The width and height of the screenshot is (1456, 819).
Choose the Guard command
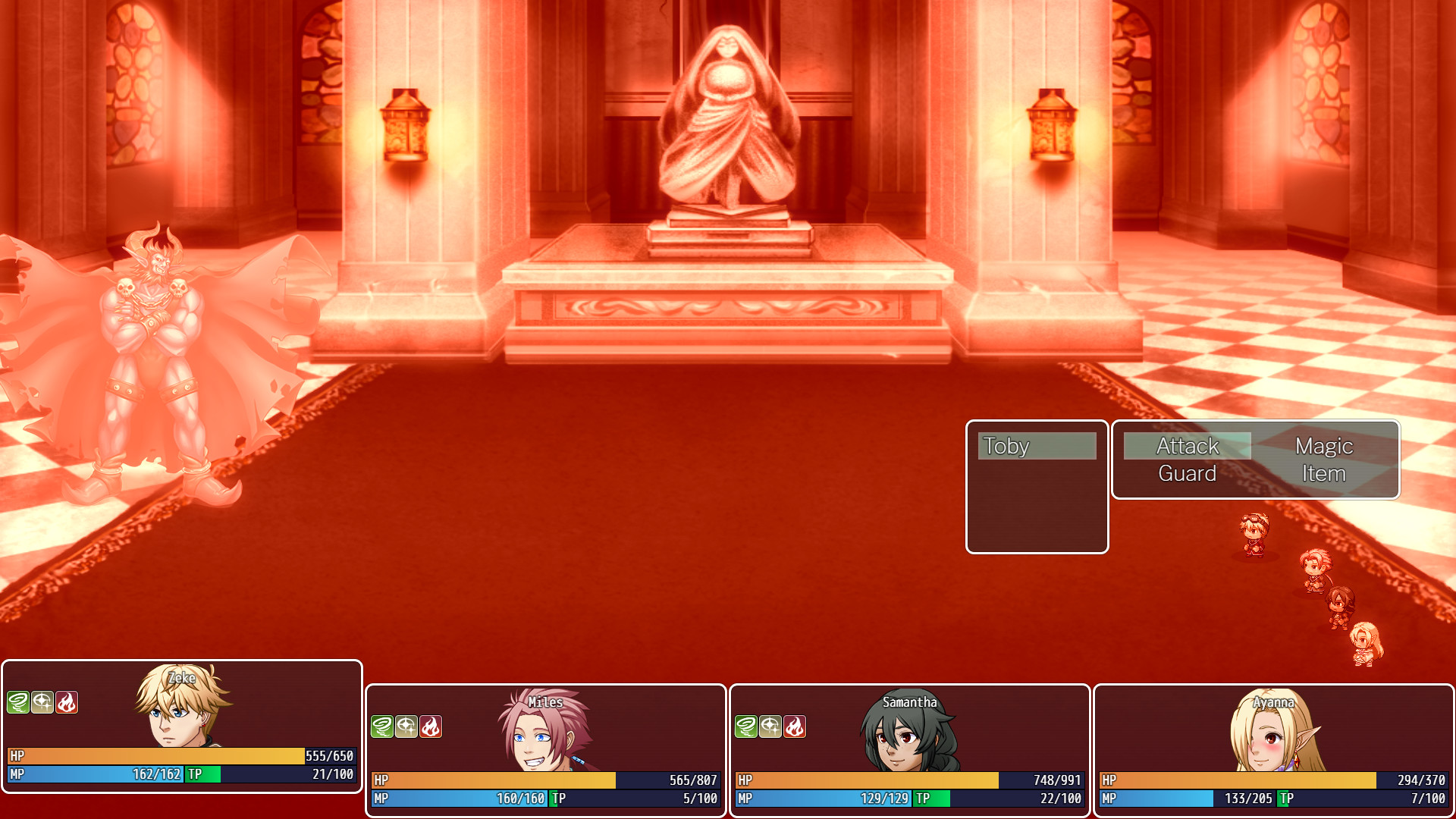[1187, 472]
